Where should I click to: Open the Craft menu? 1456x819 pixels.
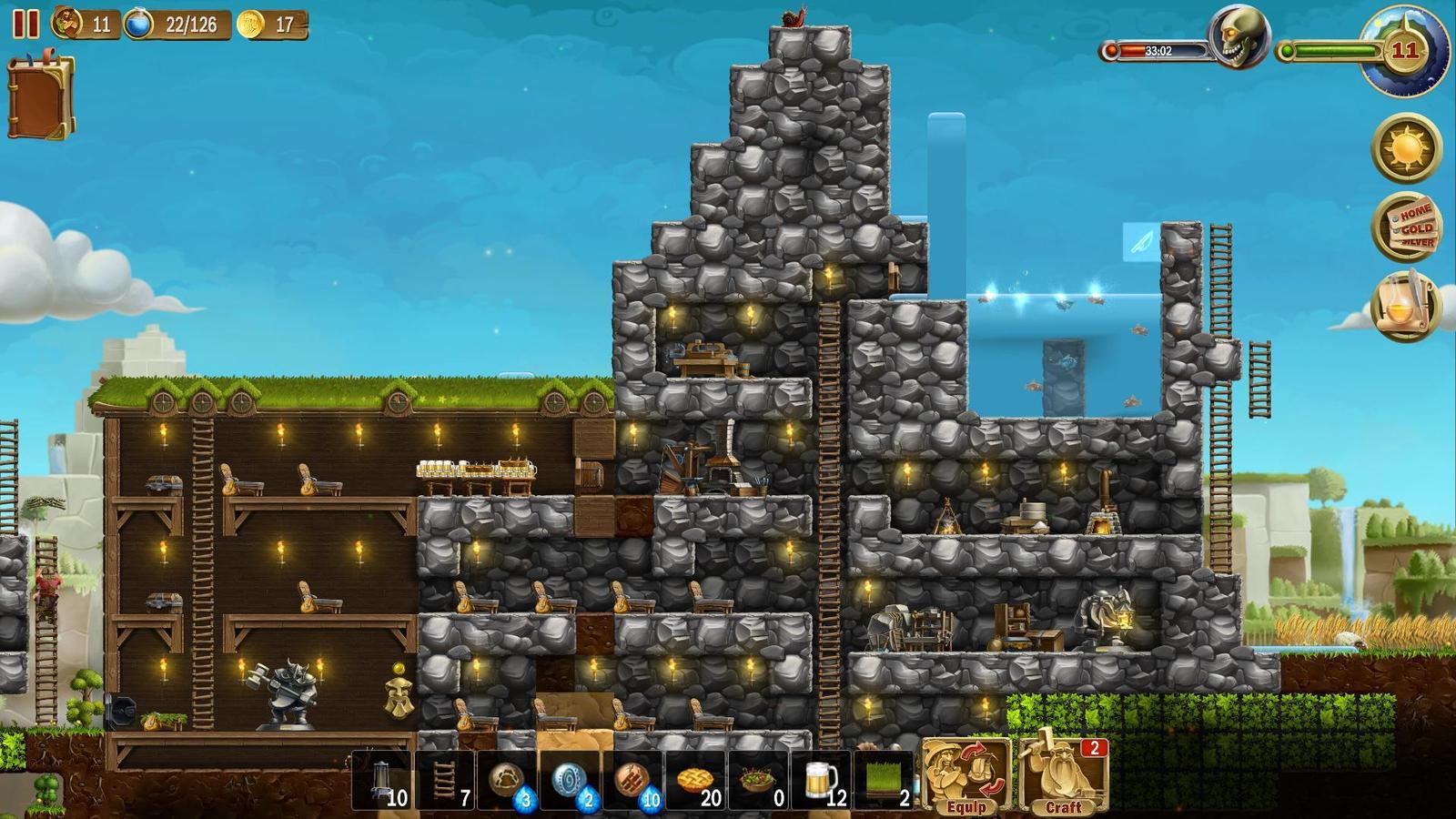pyautogui.click(x=1063, y=774)
